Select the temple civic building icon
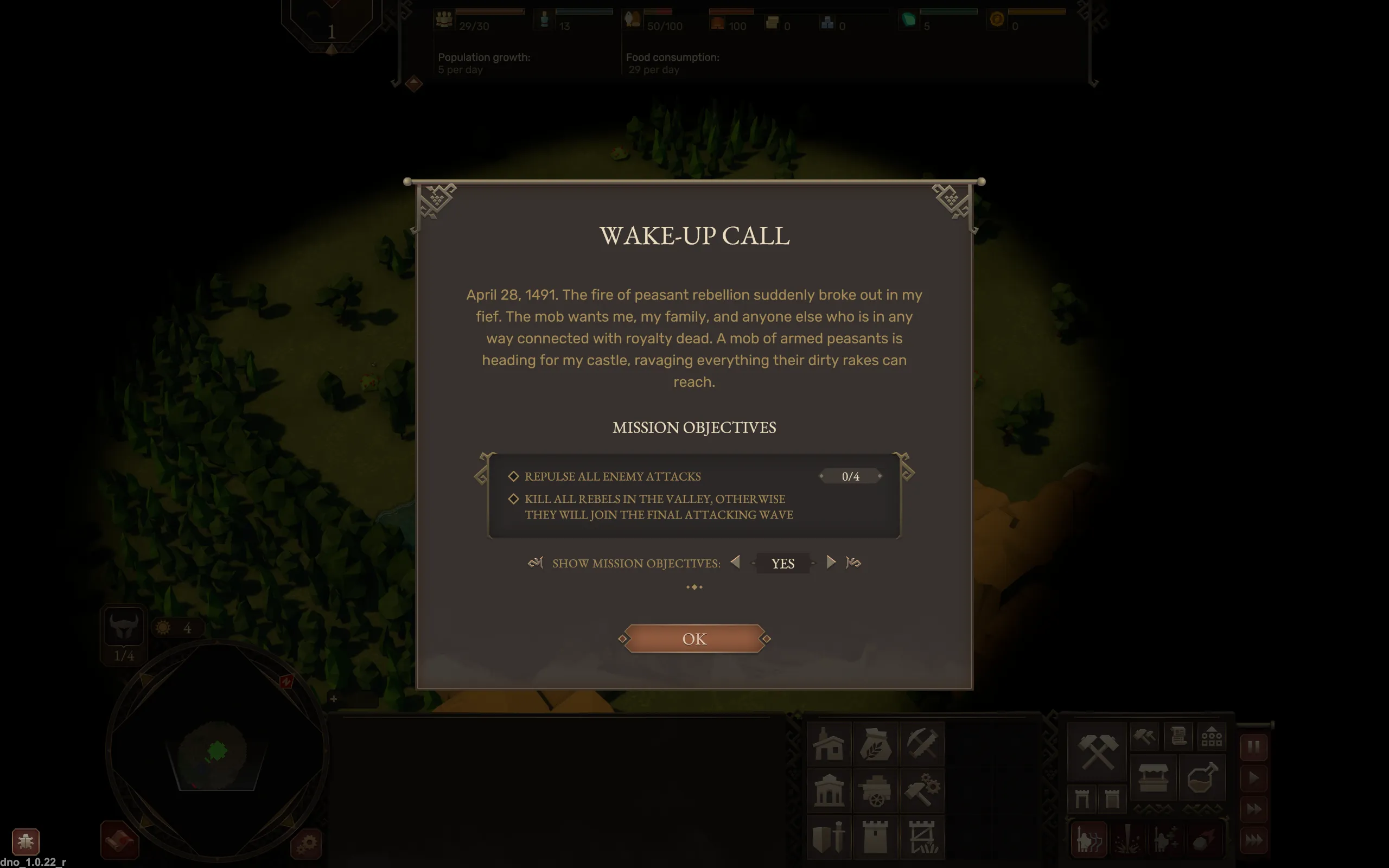Viewport: 1389px width, 868px height. point(830,792)
